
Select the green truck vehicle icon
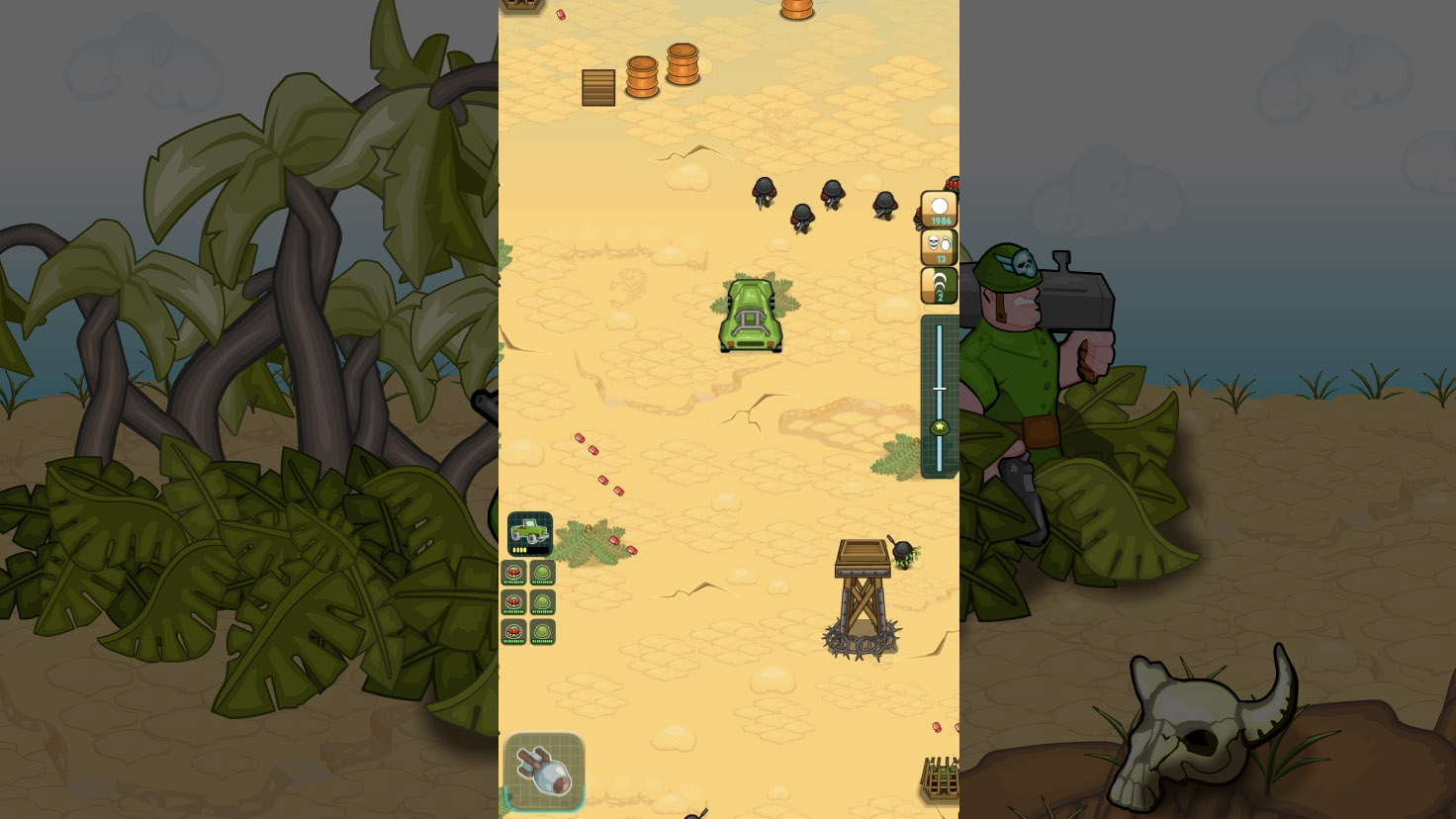(x=528, y=531)
